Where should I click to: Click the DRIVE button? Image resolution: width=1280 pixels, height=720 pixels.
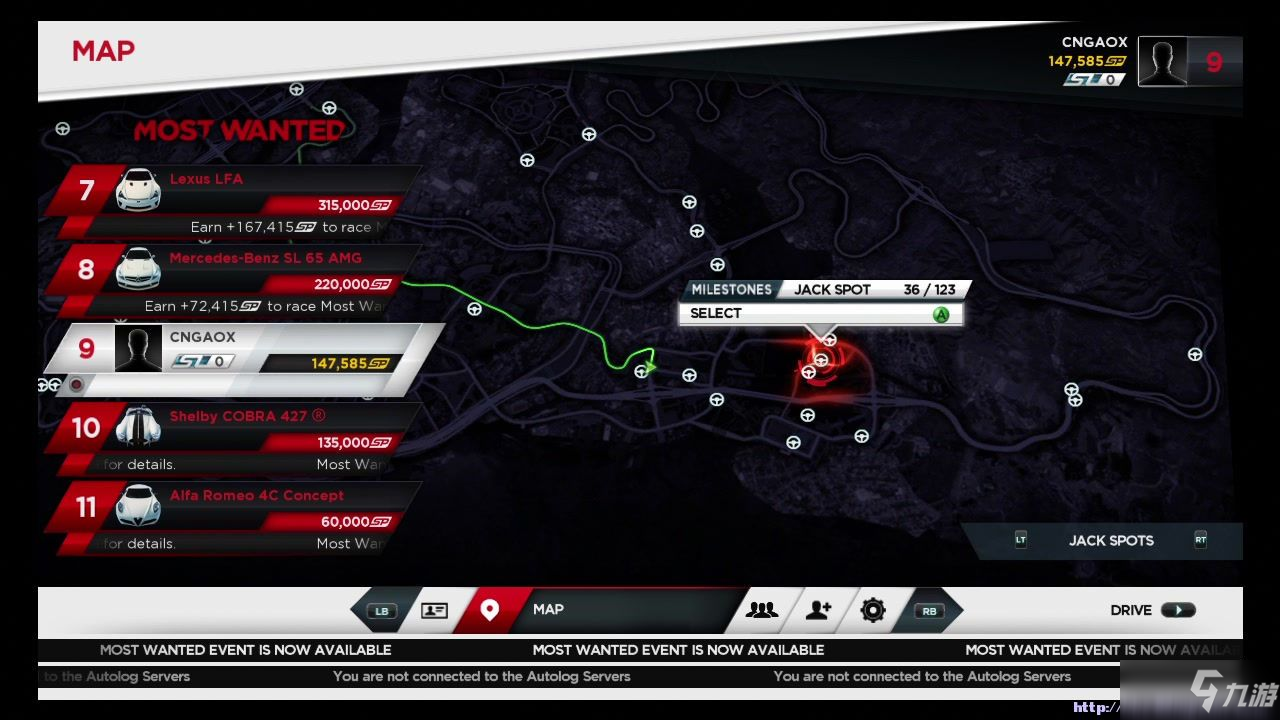pyautogui.click(x=1152, y=610)
